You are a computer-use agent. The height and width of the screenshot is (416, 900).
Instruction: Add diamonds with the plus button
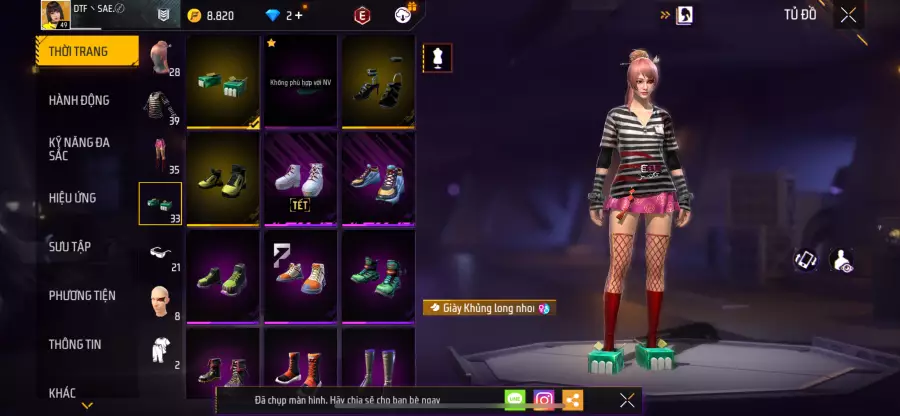299,16
